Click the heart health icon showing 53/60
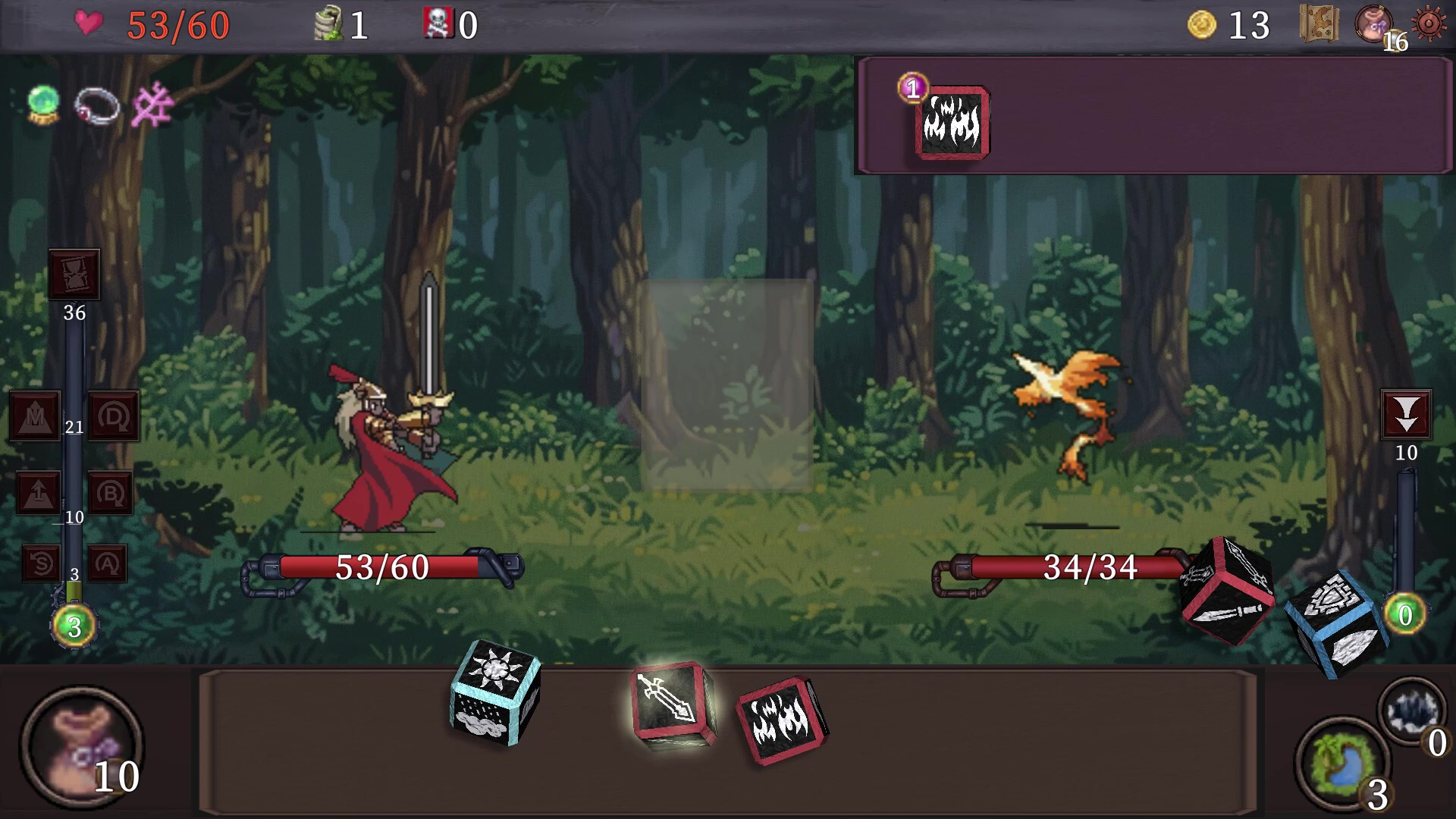 click(x=89, y=23)
